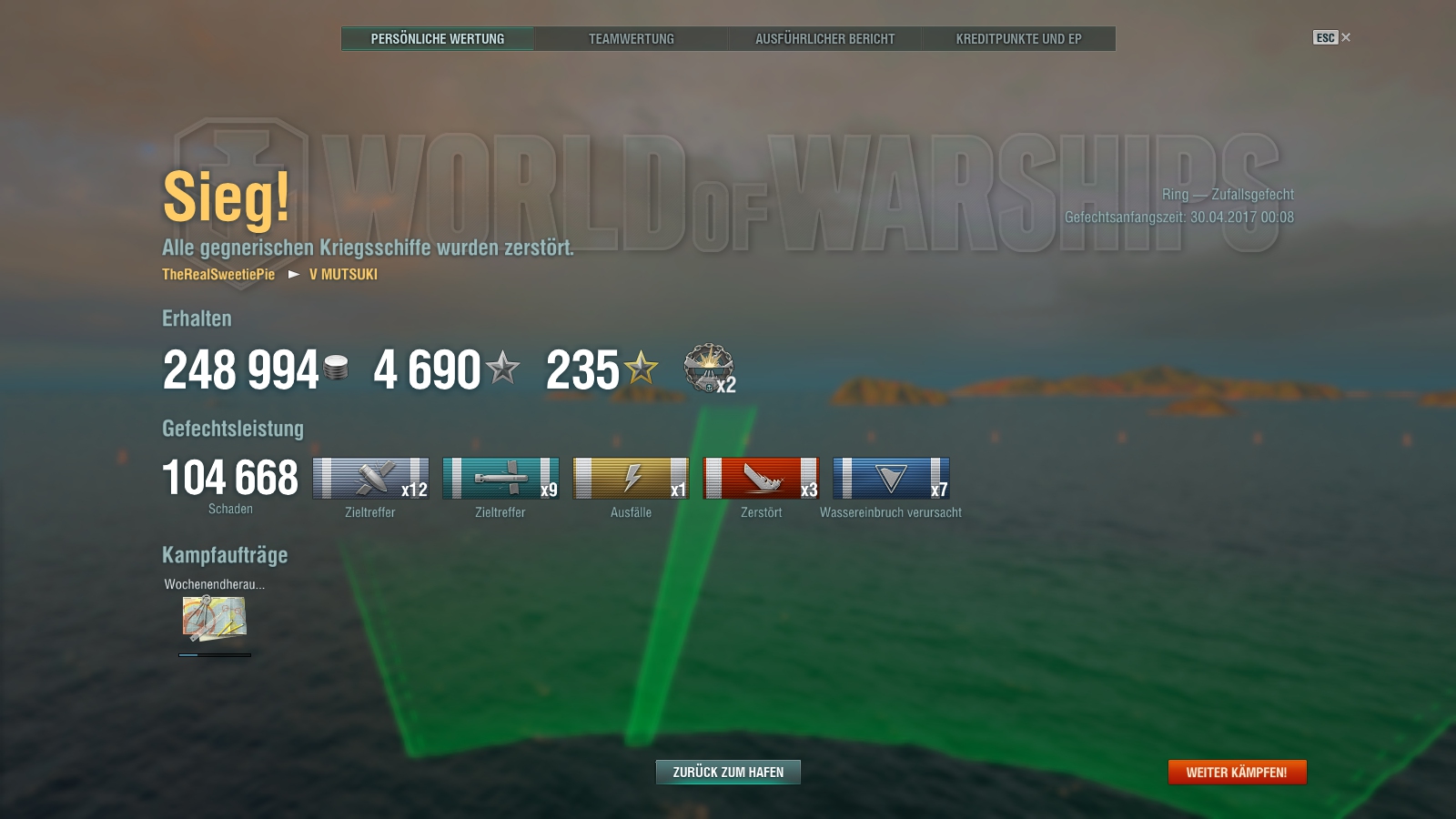Screen dimensions: 1456x819
Task: Click the Ausfälle lightning bolt ribbon
Action: point(631,479)
